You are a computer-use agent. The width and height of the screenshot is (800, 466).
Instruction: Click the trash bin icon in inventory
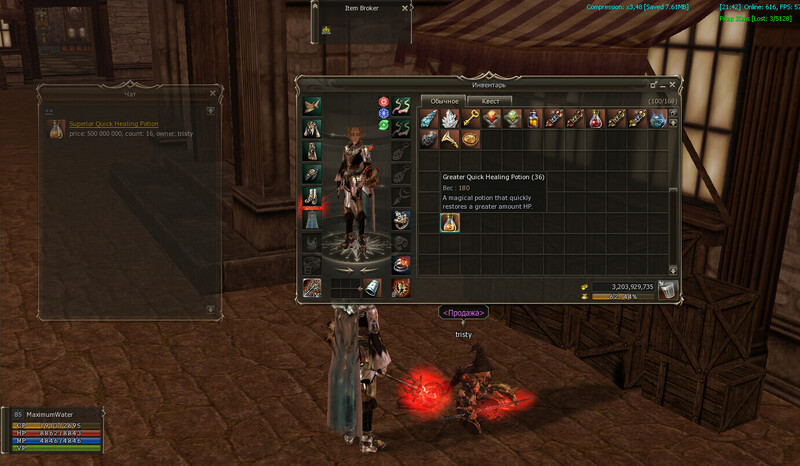point(668,290)
